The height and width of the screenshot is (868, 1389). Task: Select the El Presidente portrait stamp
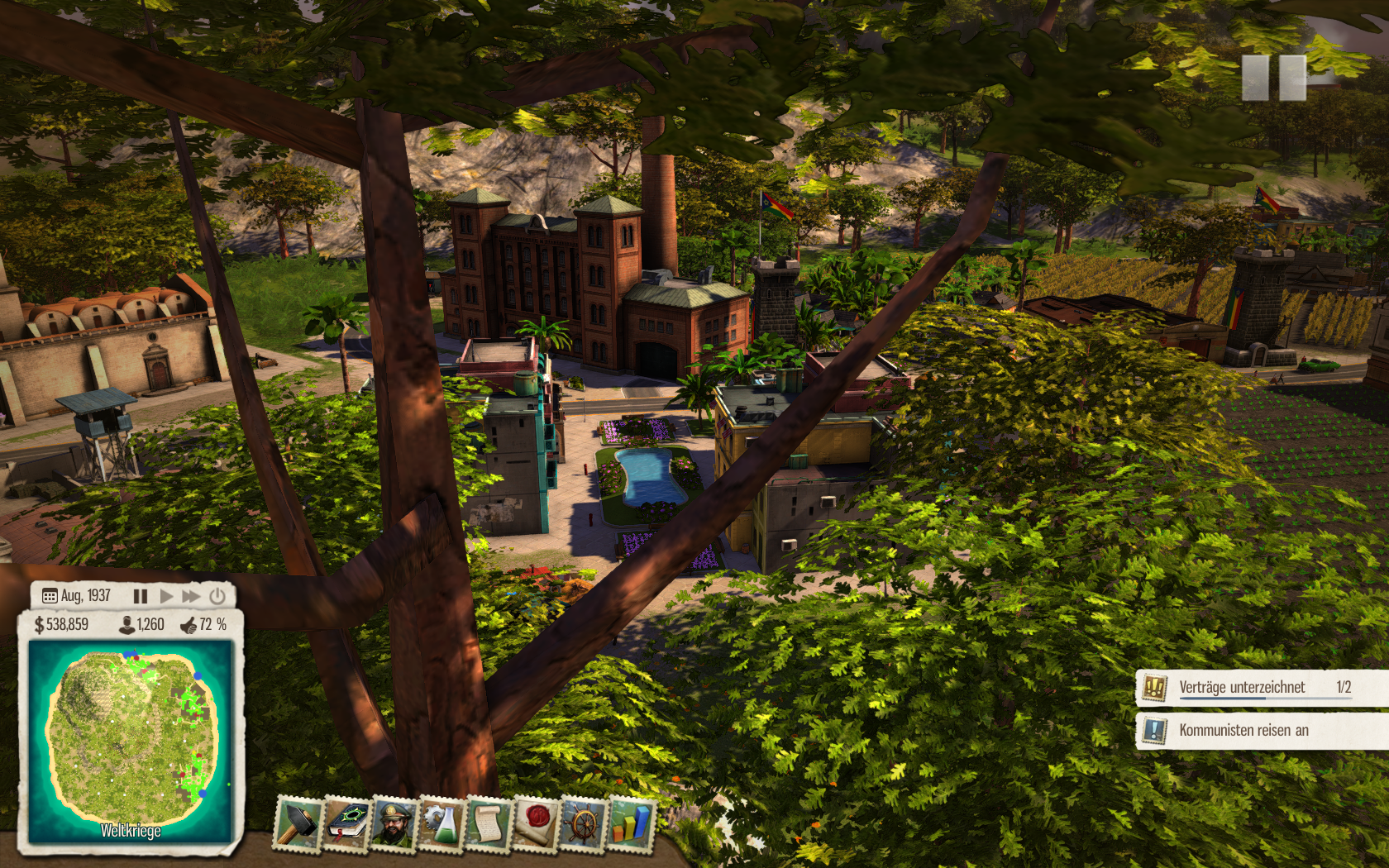(x=394, y=823)
